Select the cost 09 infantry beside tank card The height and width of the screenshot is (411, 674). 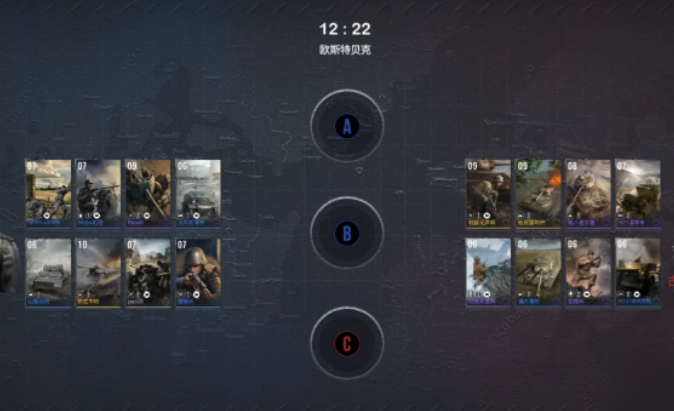click(x=488, y=190)
